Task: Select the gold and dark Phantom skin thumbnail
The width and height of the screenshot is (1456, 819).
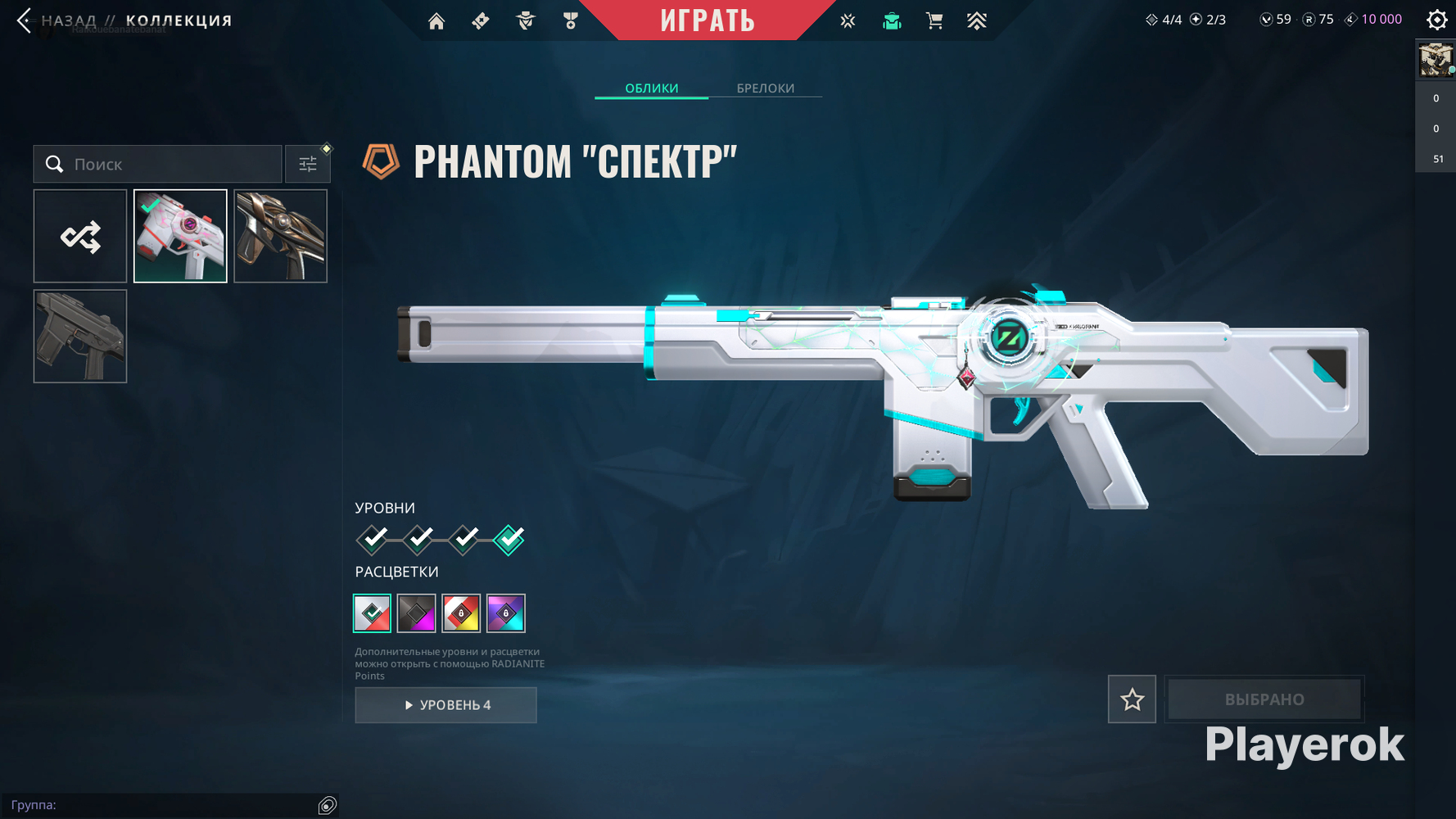Action: (280, 237)
